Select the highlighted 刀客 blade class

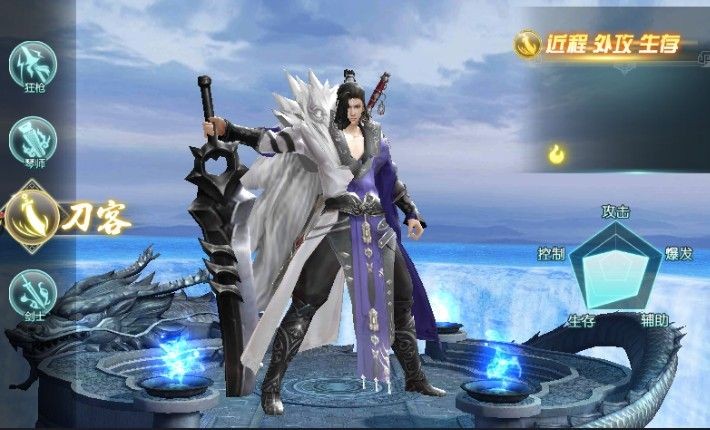[34, 215]
